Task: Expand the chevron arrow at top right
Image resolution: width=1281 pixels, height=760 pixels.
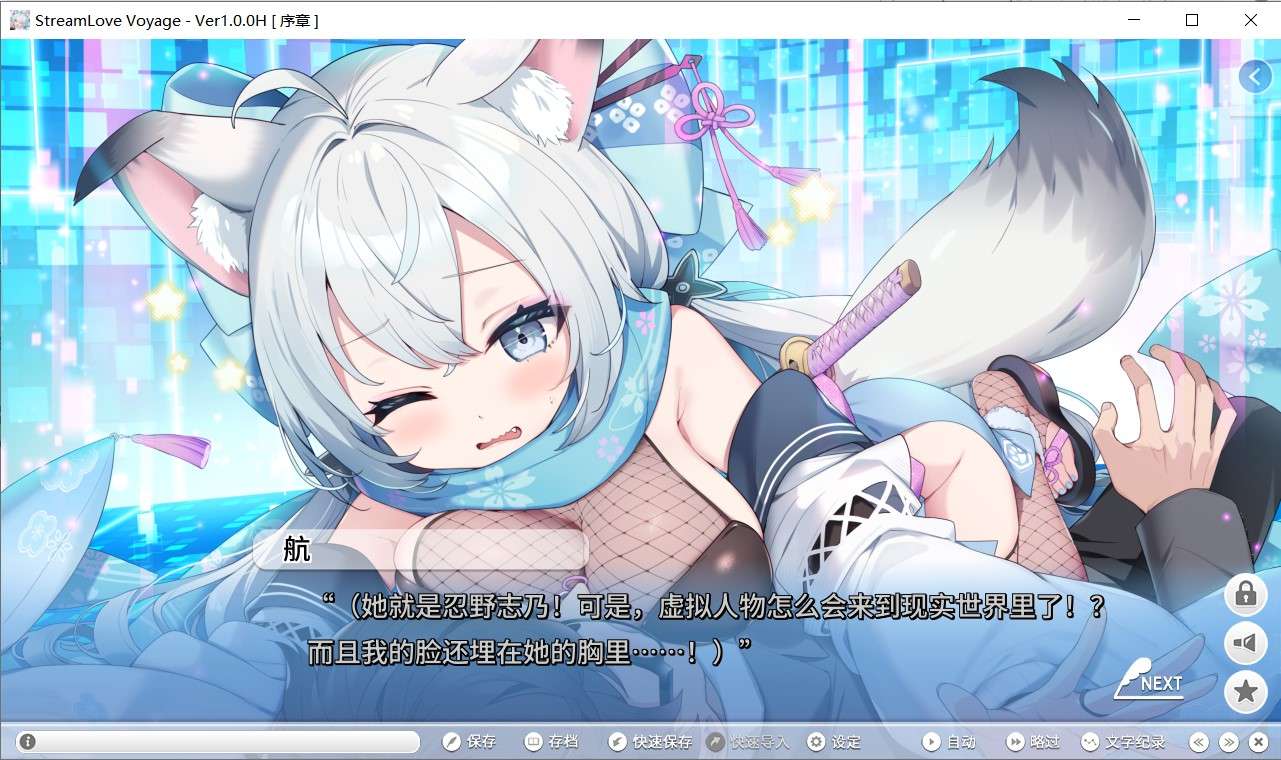Action: tap(1255, 76)
